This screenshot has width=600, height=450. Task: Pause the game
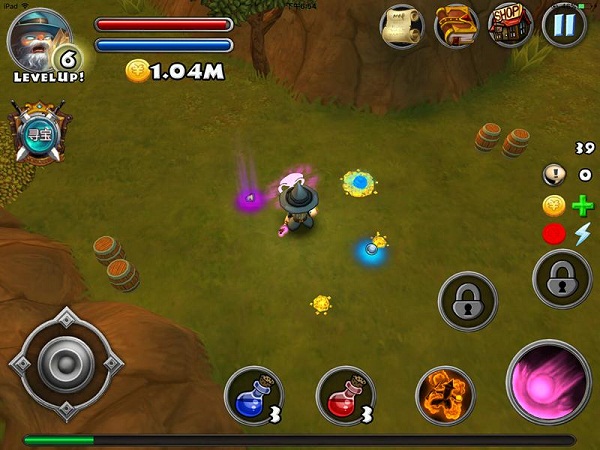[563, 27]
